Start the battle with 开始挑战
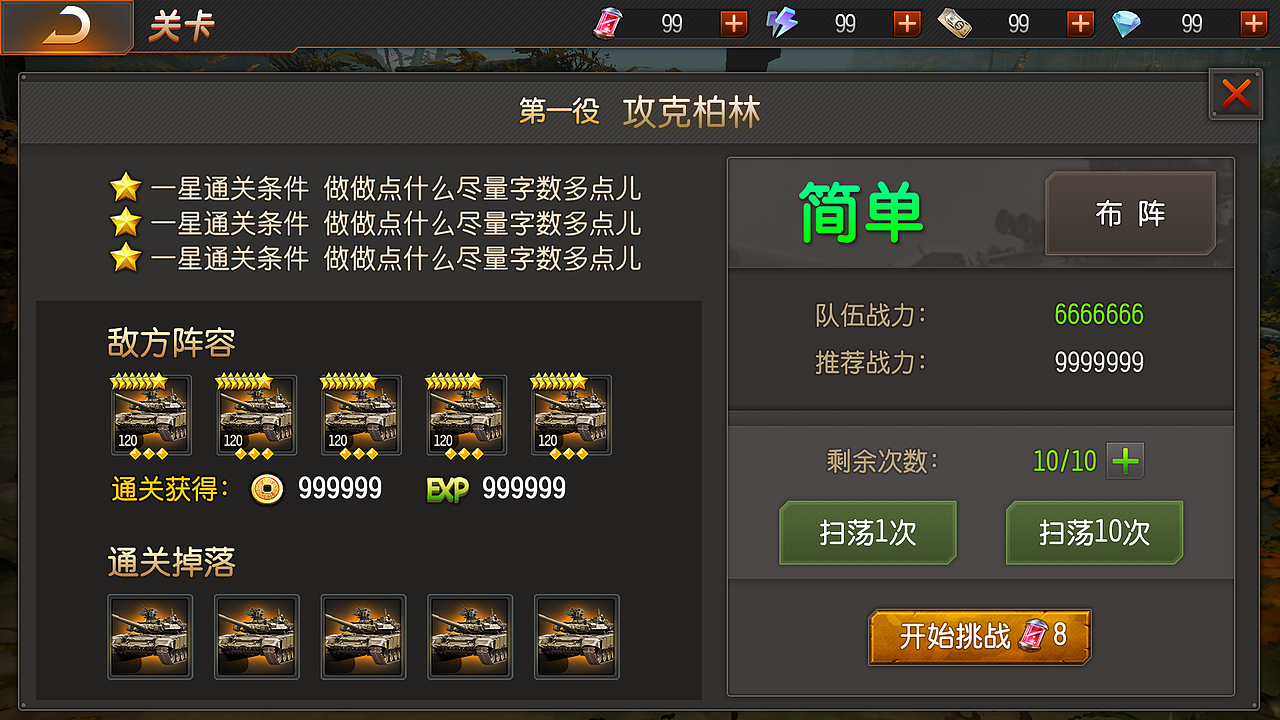This screenshot has height=720, width=1280. point(979,636)
